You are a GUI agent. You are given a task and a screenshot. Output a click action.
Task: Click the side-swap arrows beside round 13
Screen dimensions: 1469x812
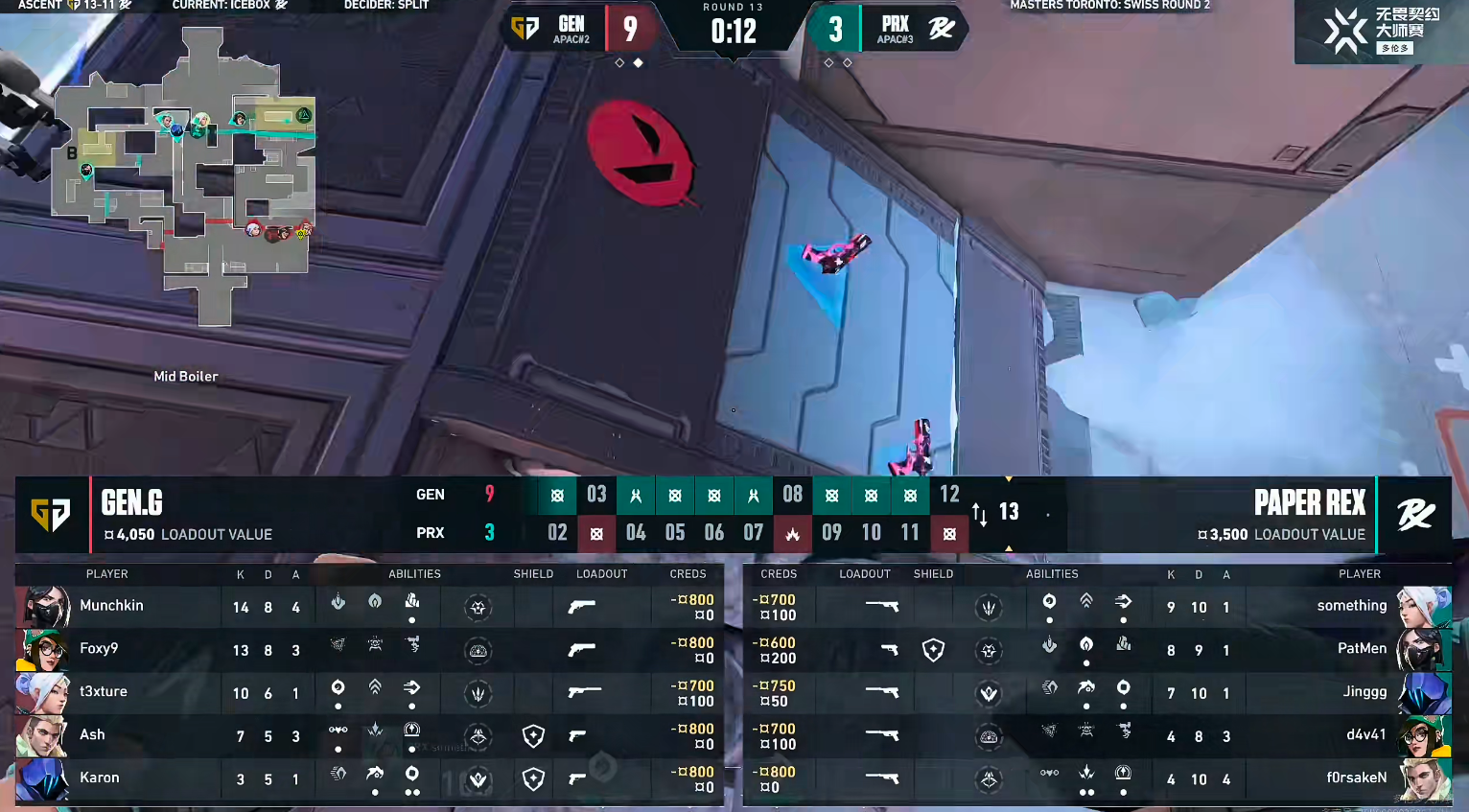point(979,514)
